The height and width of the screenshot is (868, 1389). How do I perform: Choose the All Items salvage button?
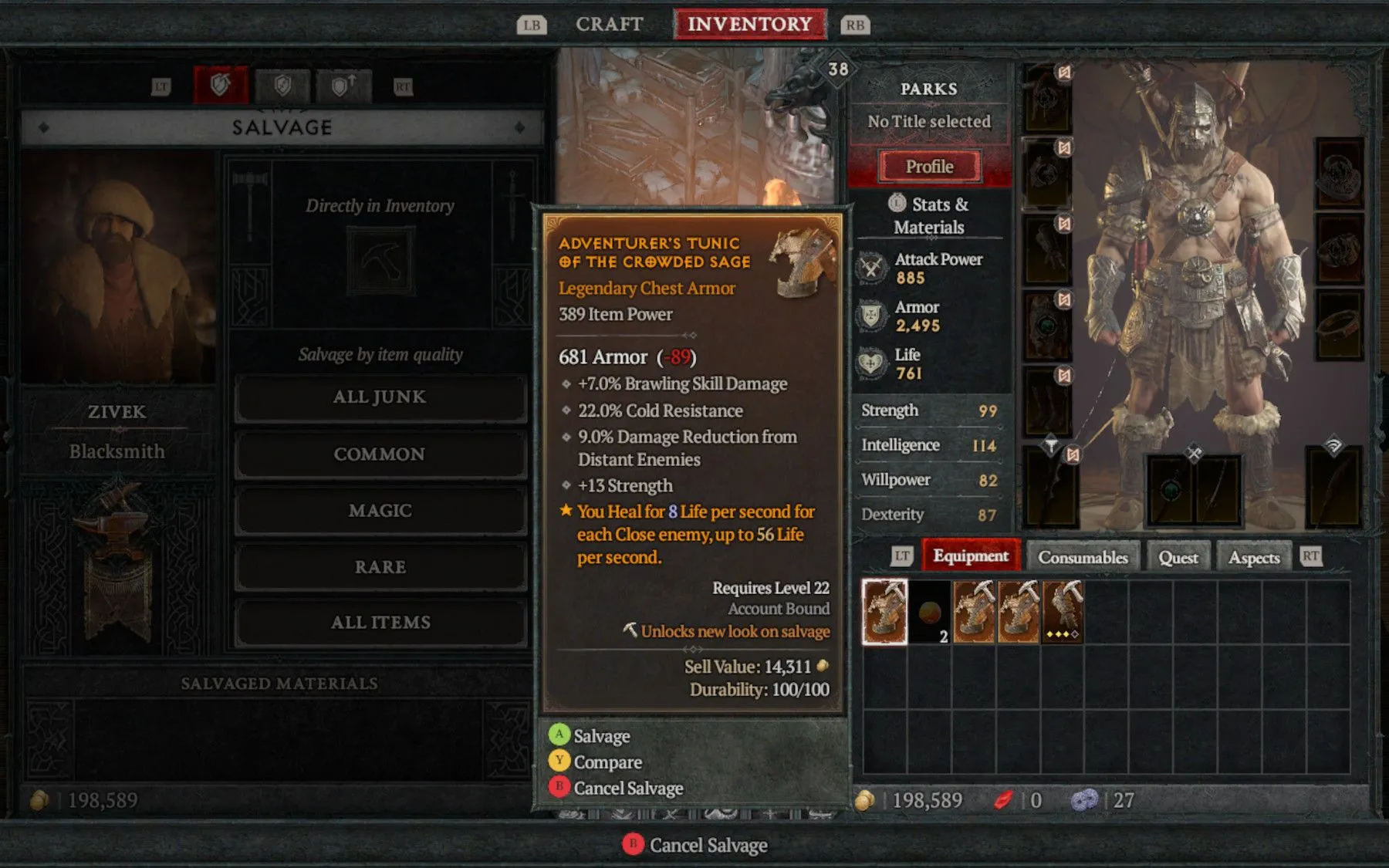click(x=380, y=623)
